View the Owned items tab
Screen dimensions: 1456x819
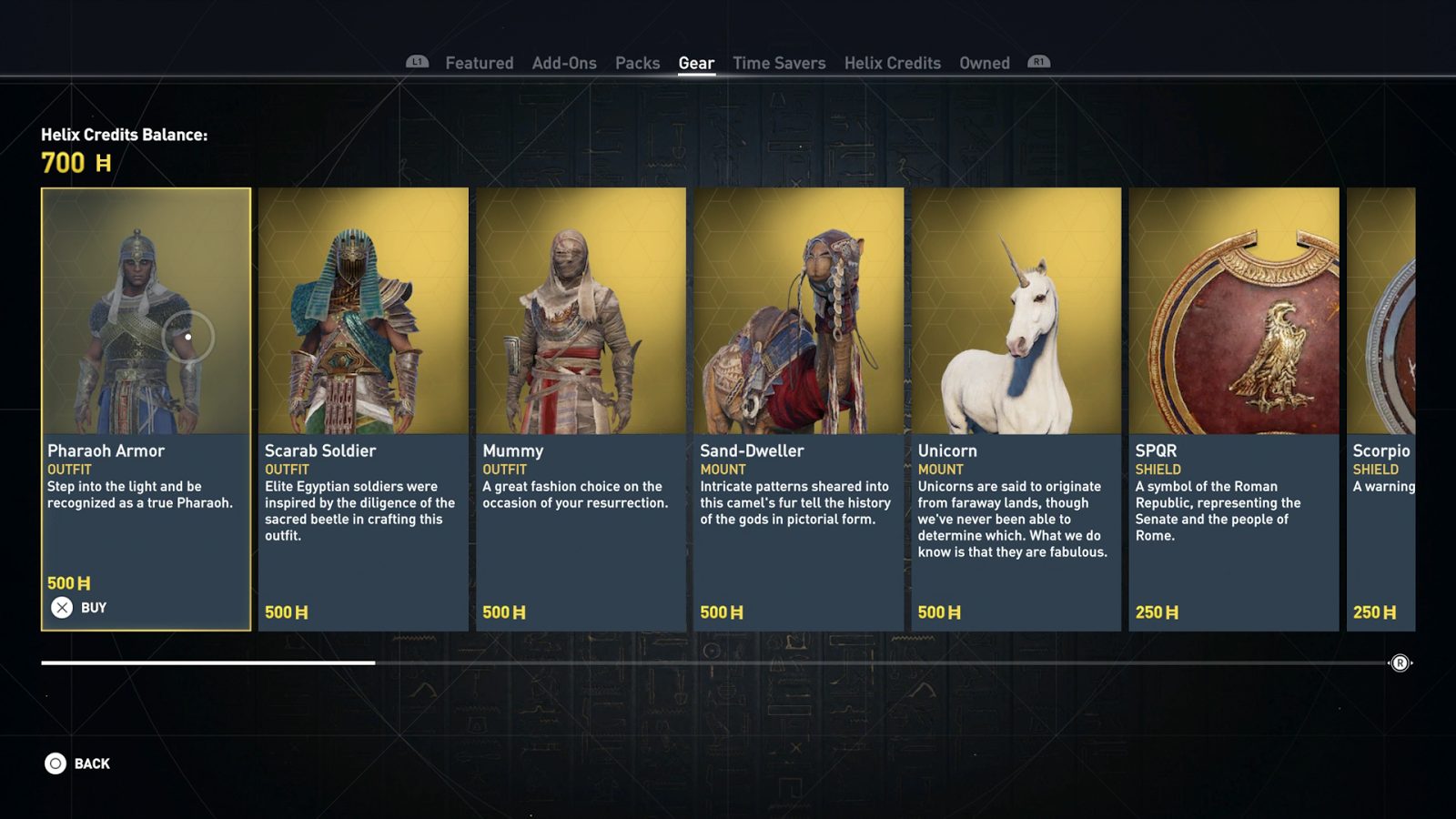984,63
